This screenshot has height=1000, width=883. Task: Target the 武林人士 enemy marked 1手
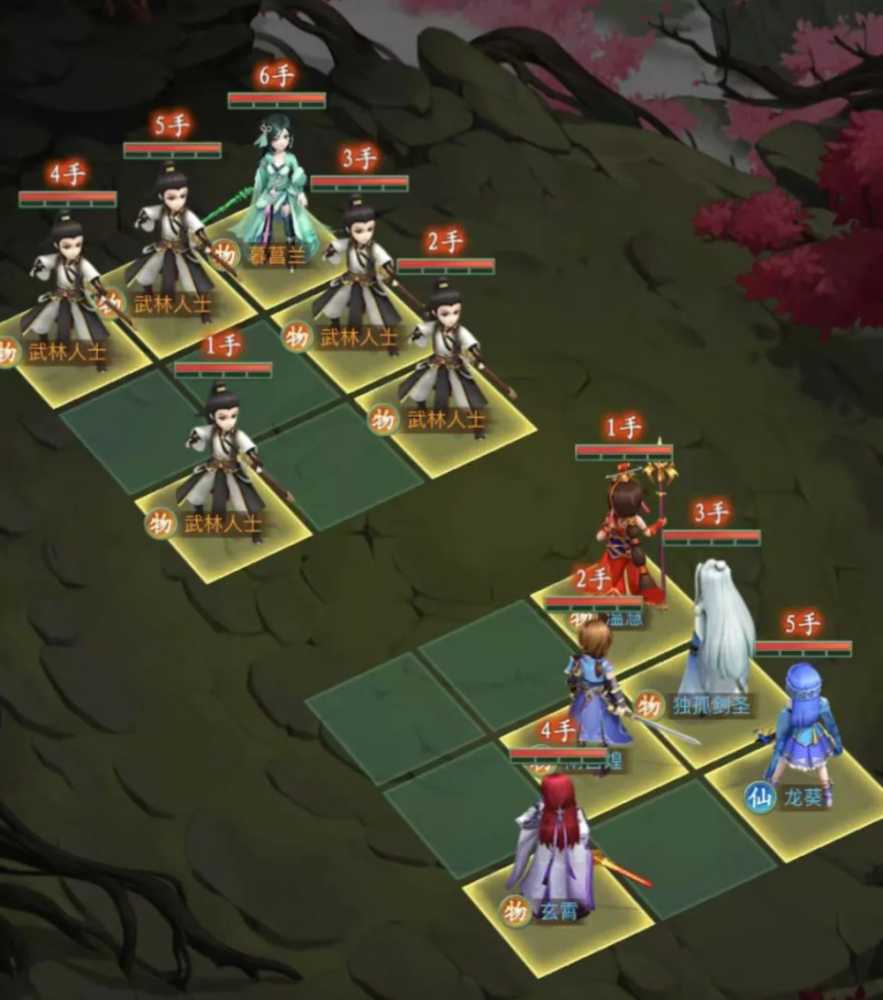pyautogui.click(x=222, y=462)
